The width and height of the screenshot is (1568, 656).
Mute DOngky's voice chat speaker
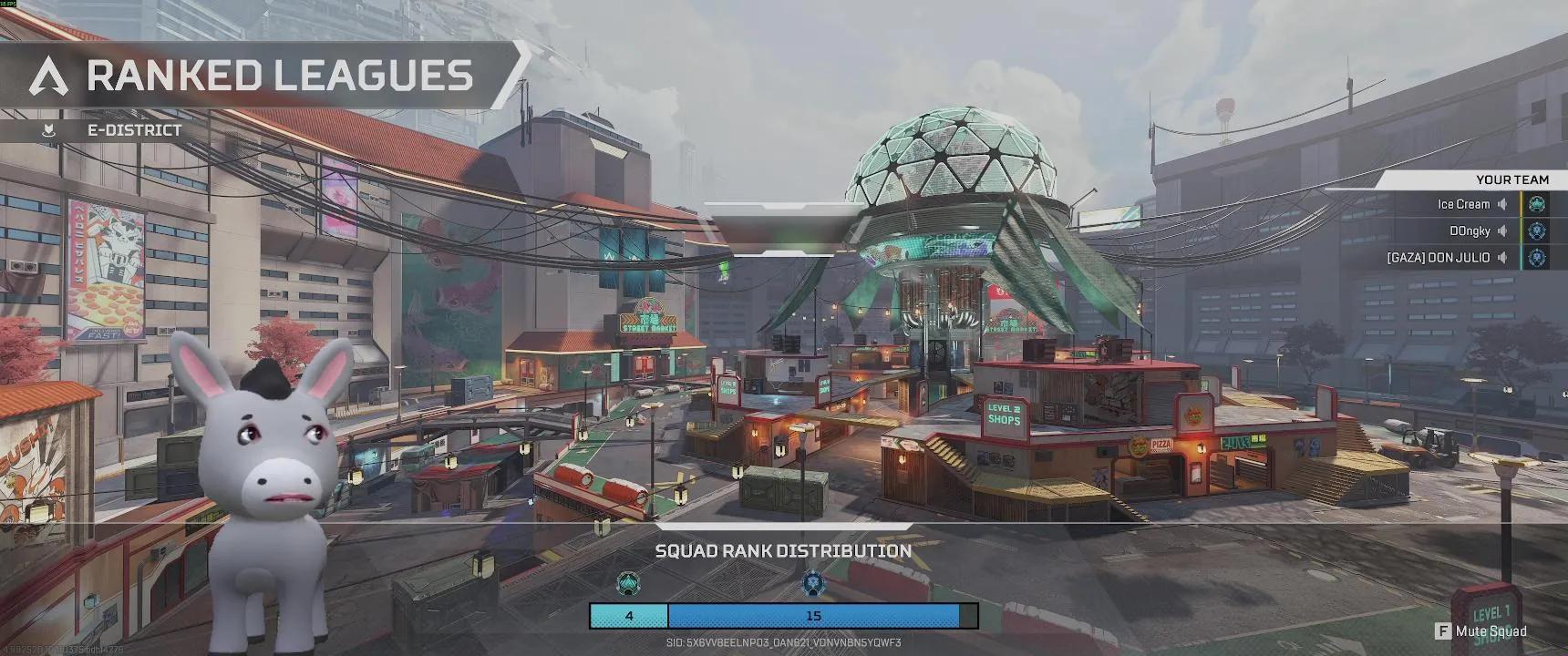pos(1503,231)
